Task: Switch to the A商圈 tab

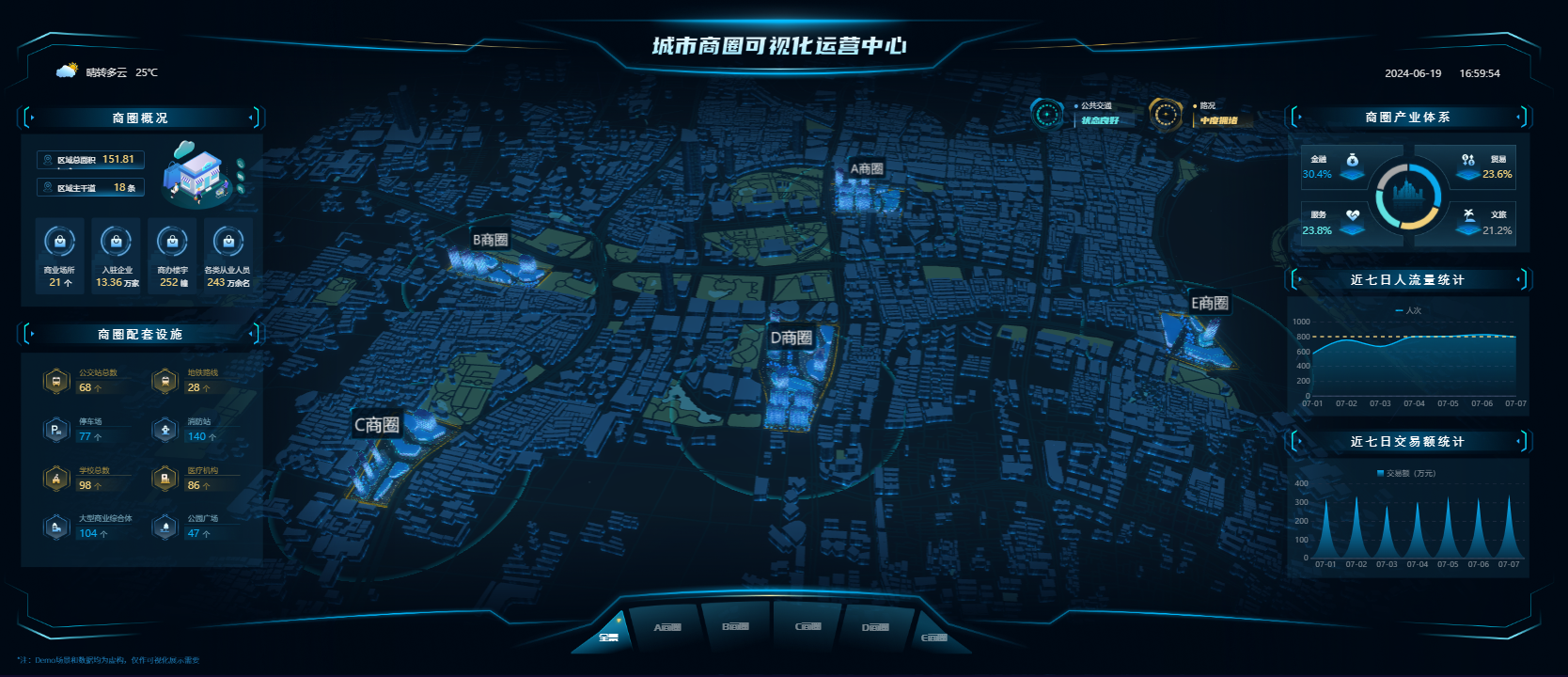Action: [667, 628]
